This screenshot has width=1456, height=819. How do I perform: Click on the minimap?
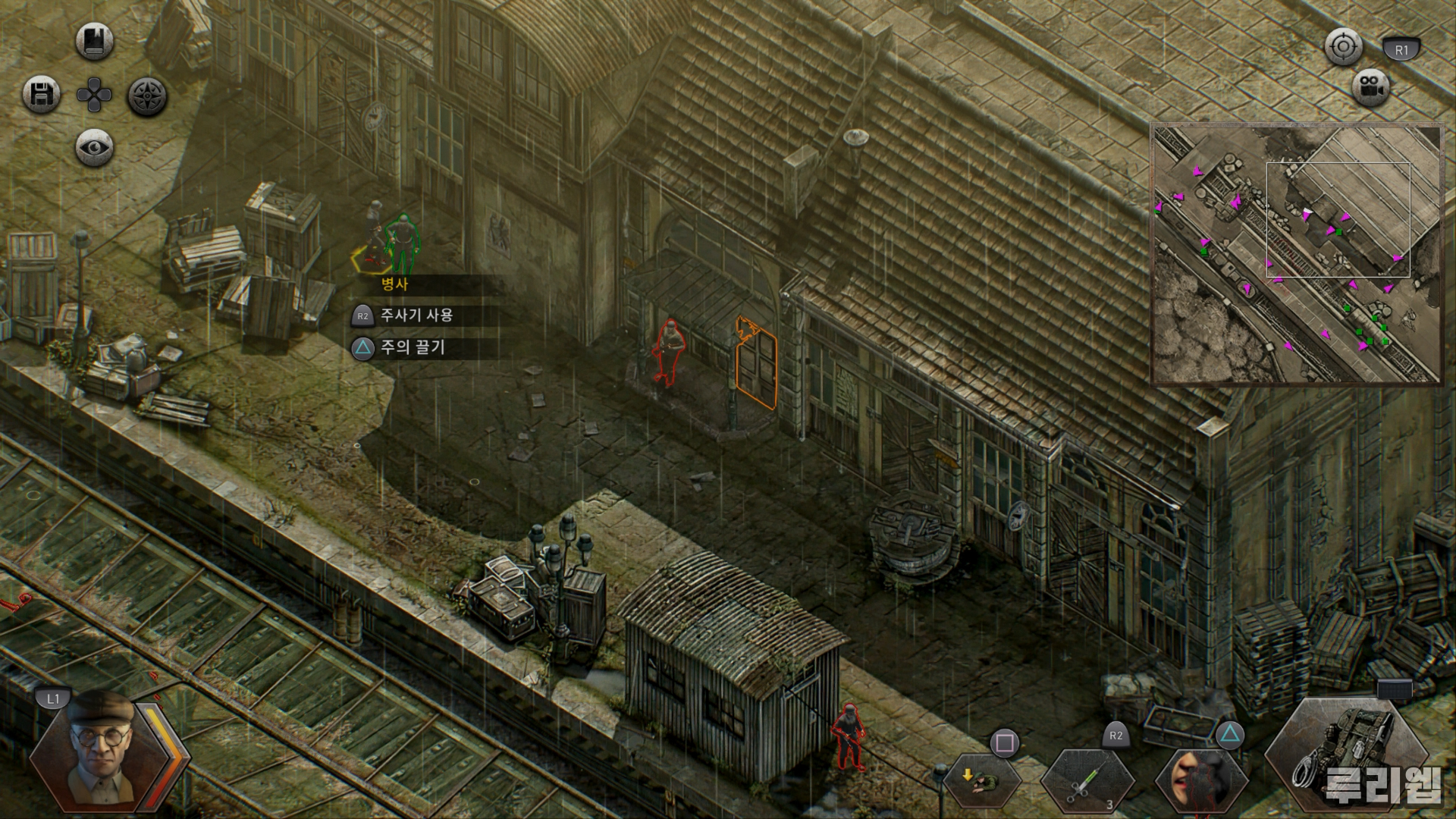pos(1296,254)
